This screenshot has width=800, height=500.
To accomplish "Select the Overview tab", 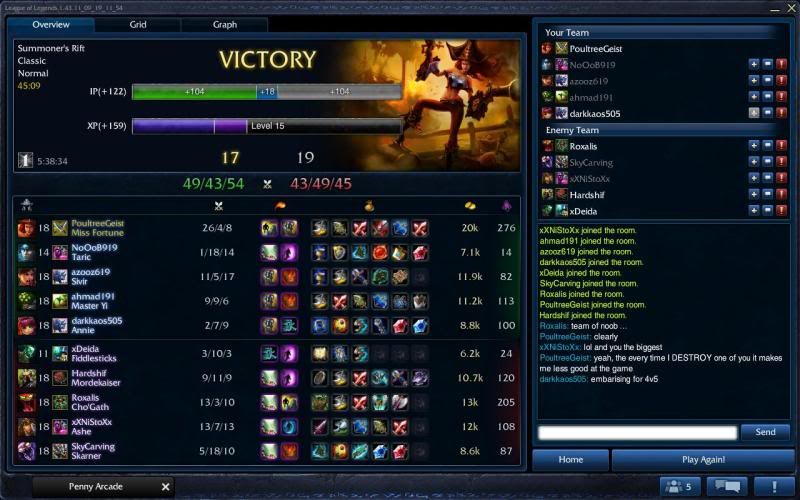I will (x=51, y=24).
